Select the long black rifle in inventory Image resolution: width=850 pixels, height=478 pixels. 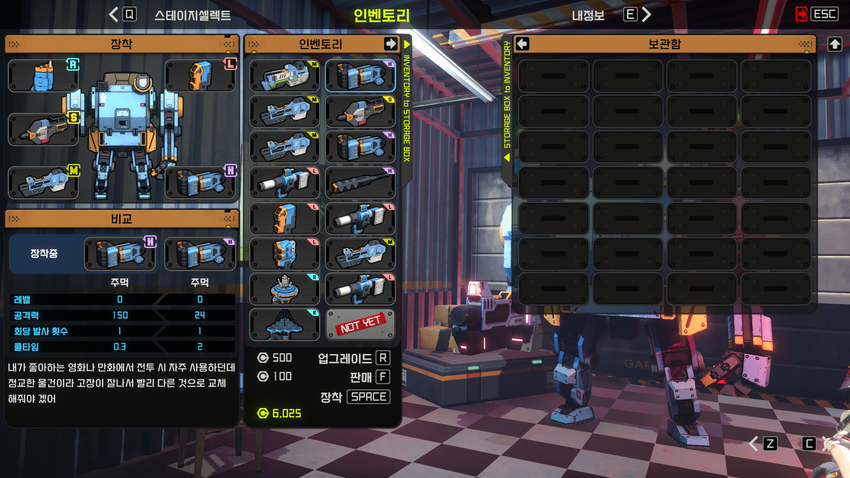(360, 182)
